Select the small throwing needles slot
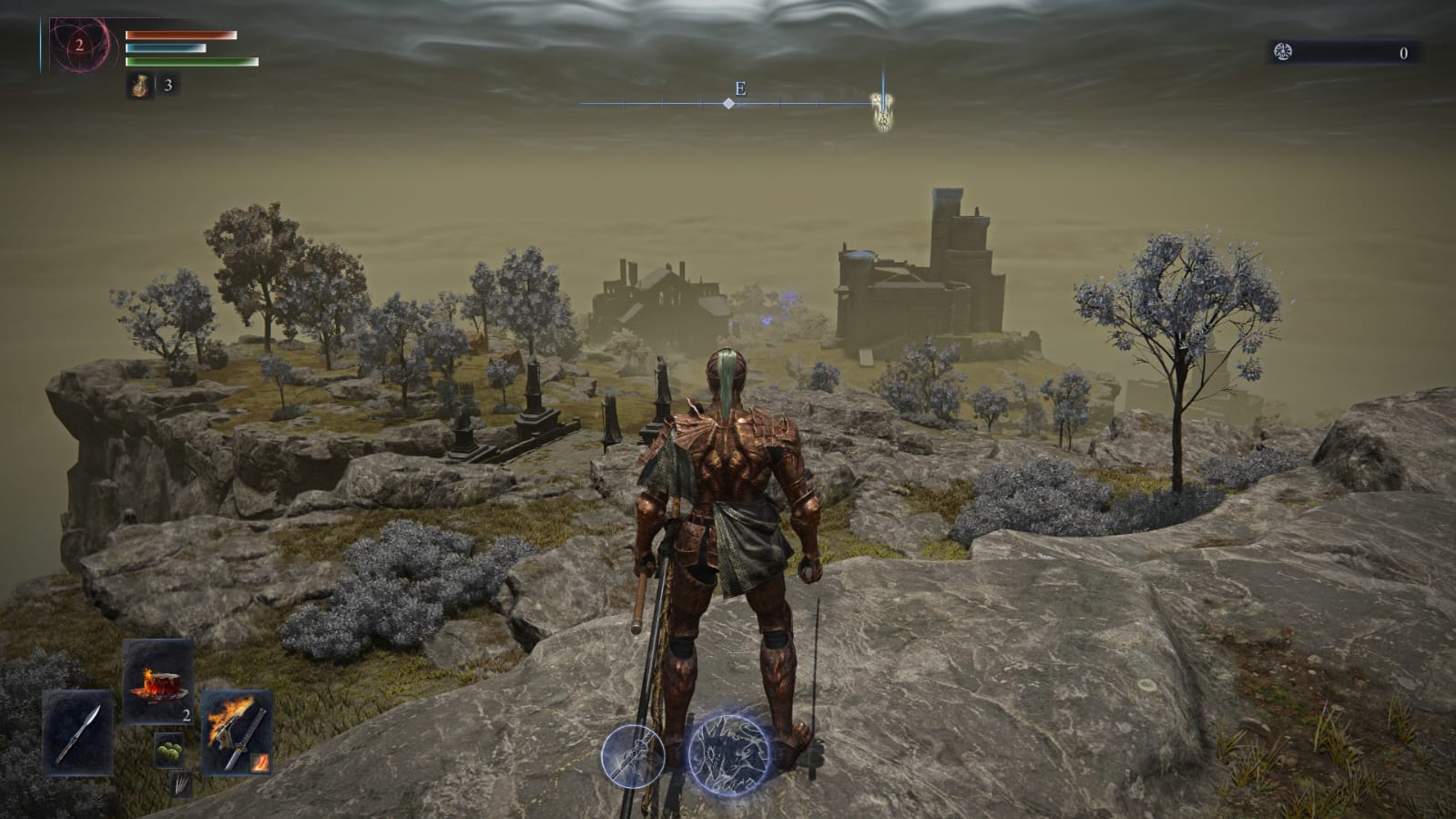 (182, 783)
